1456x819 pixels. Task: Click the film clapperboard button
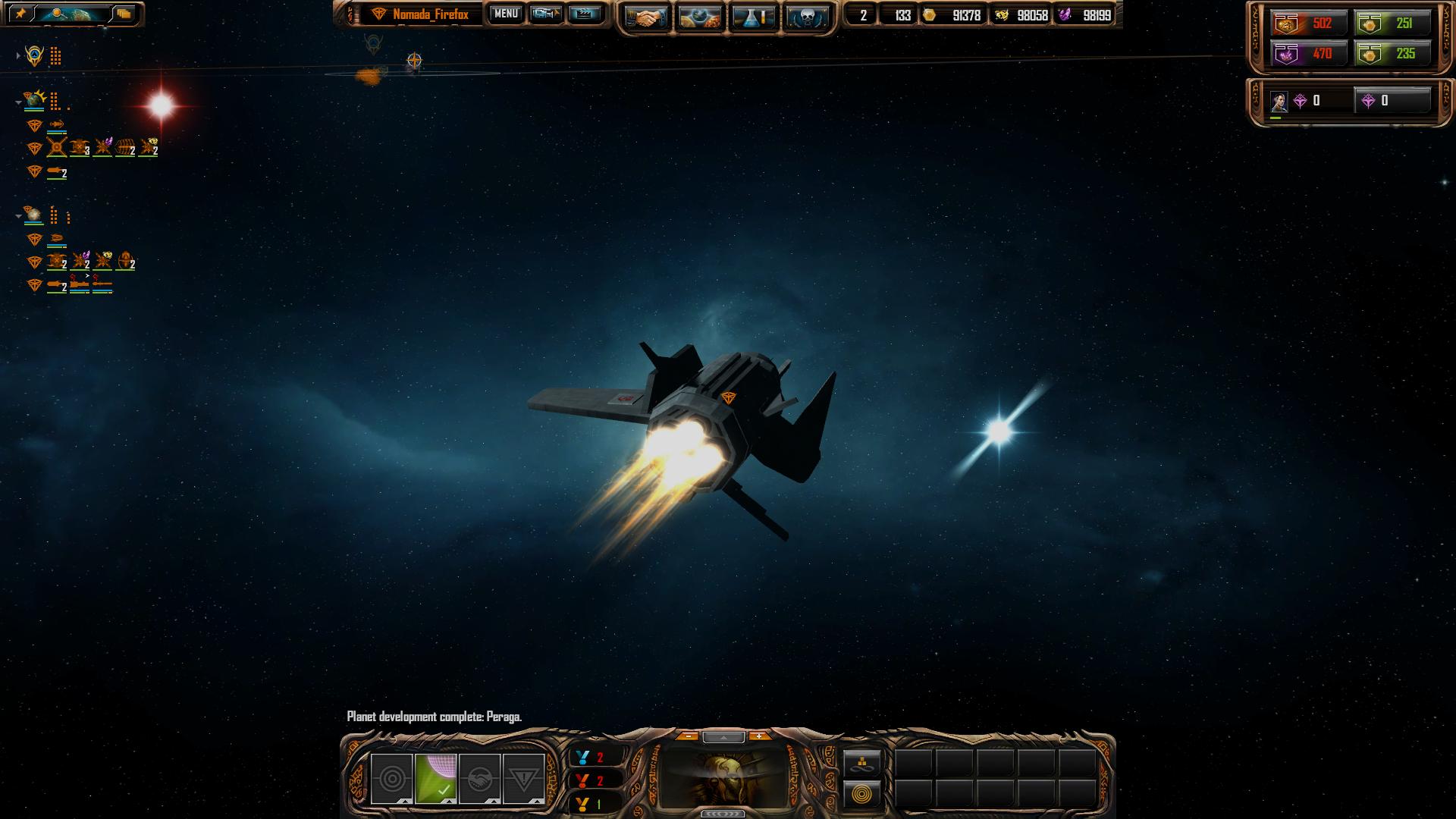pos(584,14)
